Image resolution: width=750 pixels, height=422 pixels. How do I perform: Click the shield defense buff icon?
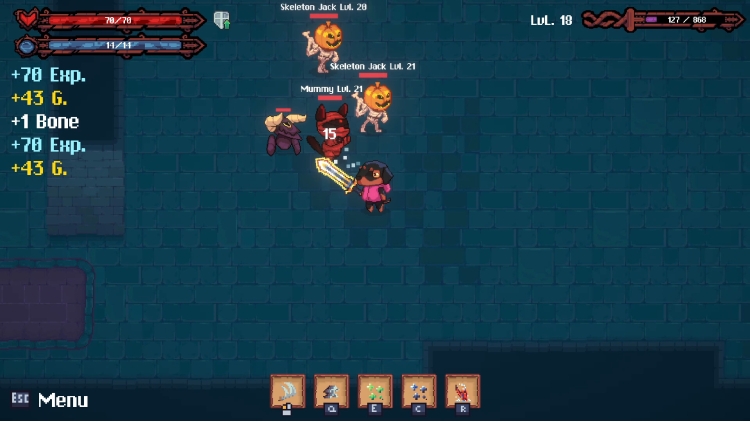(222, 20)
